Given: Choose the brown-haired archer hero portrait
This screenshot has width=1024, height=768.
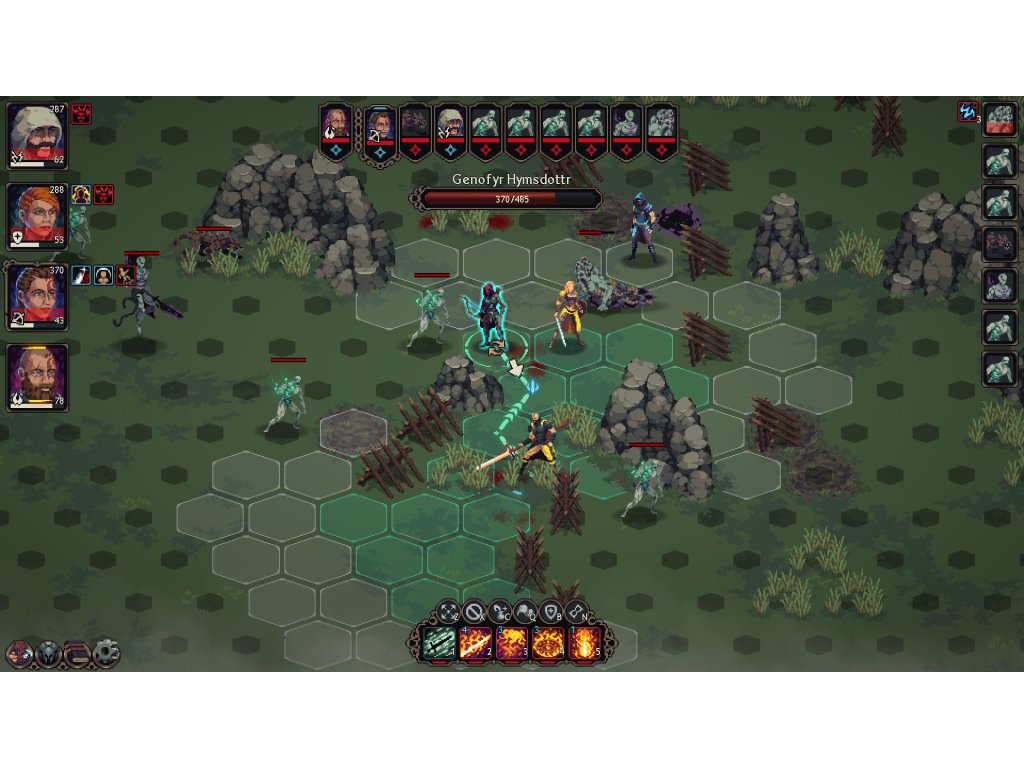Looking at the screenshot, I should pos(37,297).
